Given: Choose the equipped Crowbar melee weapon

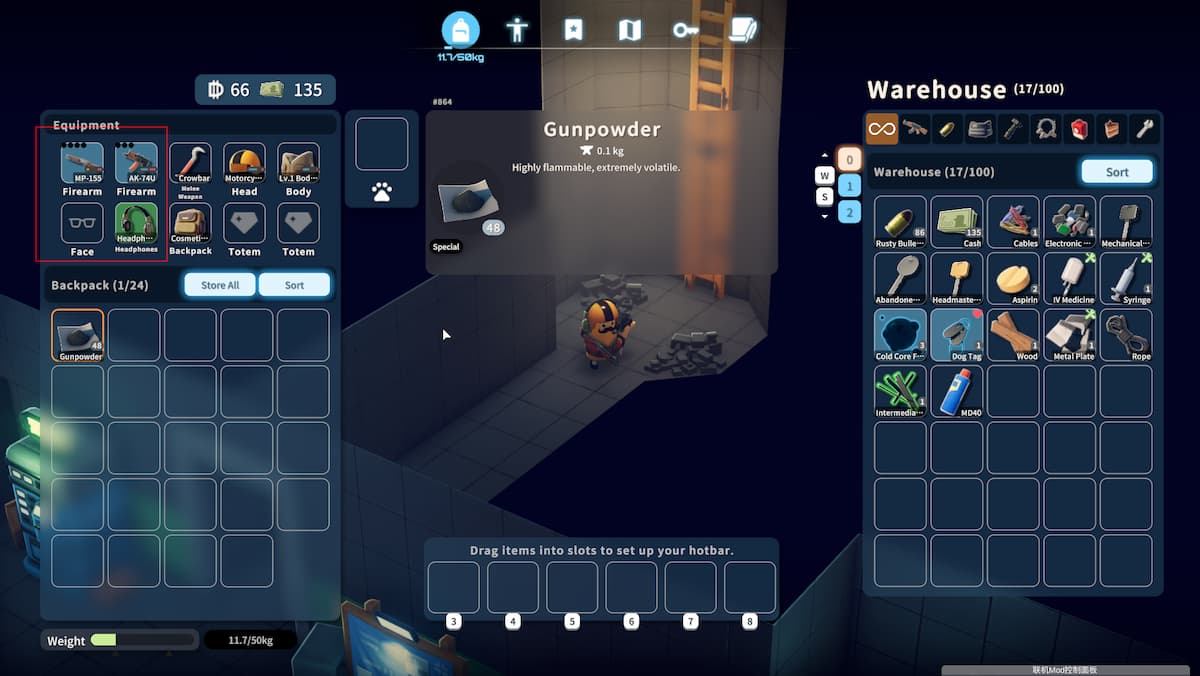Looking at the screenshot, I should tap(190, 164).
